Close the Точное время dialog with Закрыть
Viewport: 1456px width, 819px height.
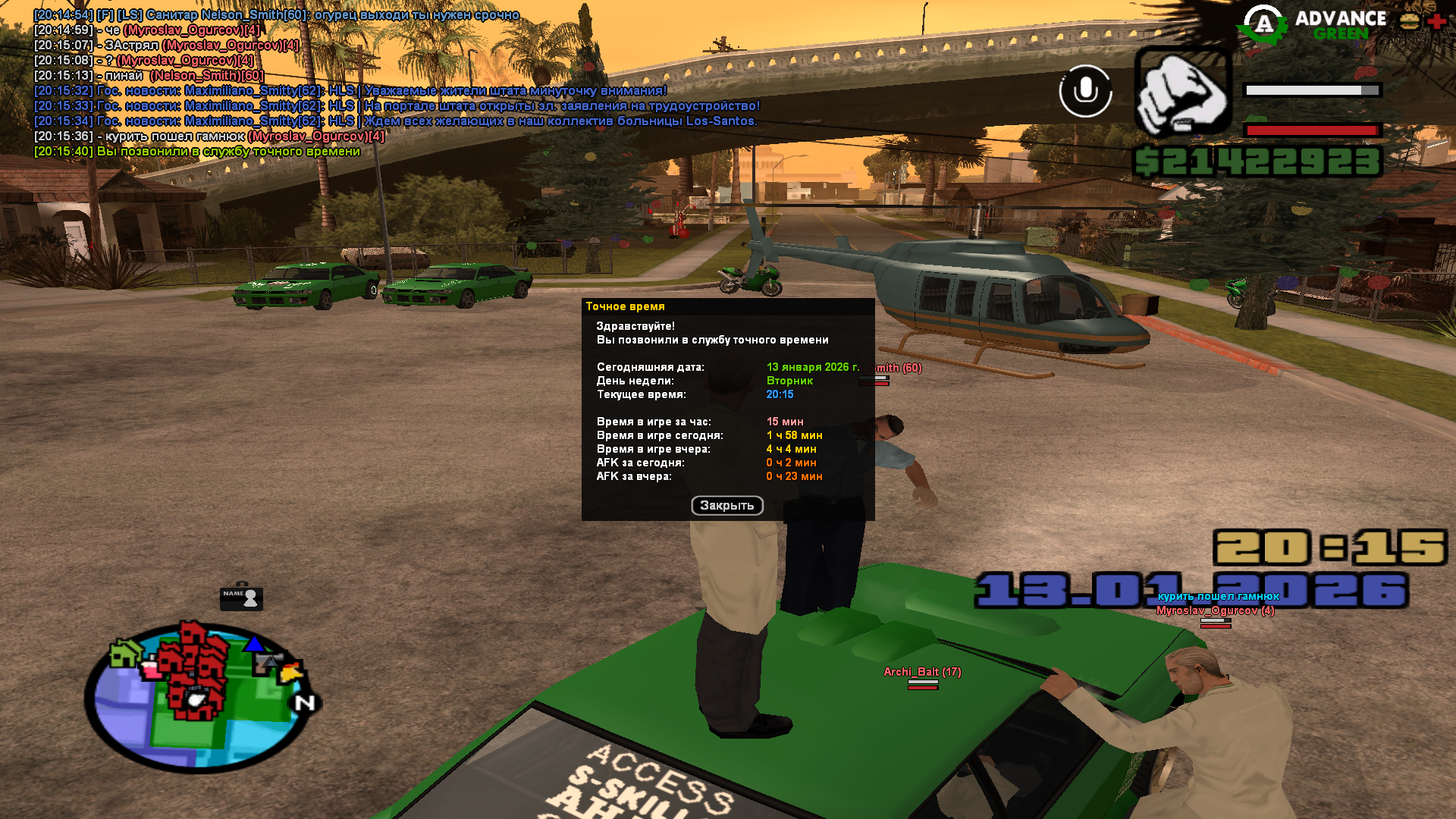click(726, 506)
